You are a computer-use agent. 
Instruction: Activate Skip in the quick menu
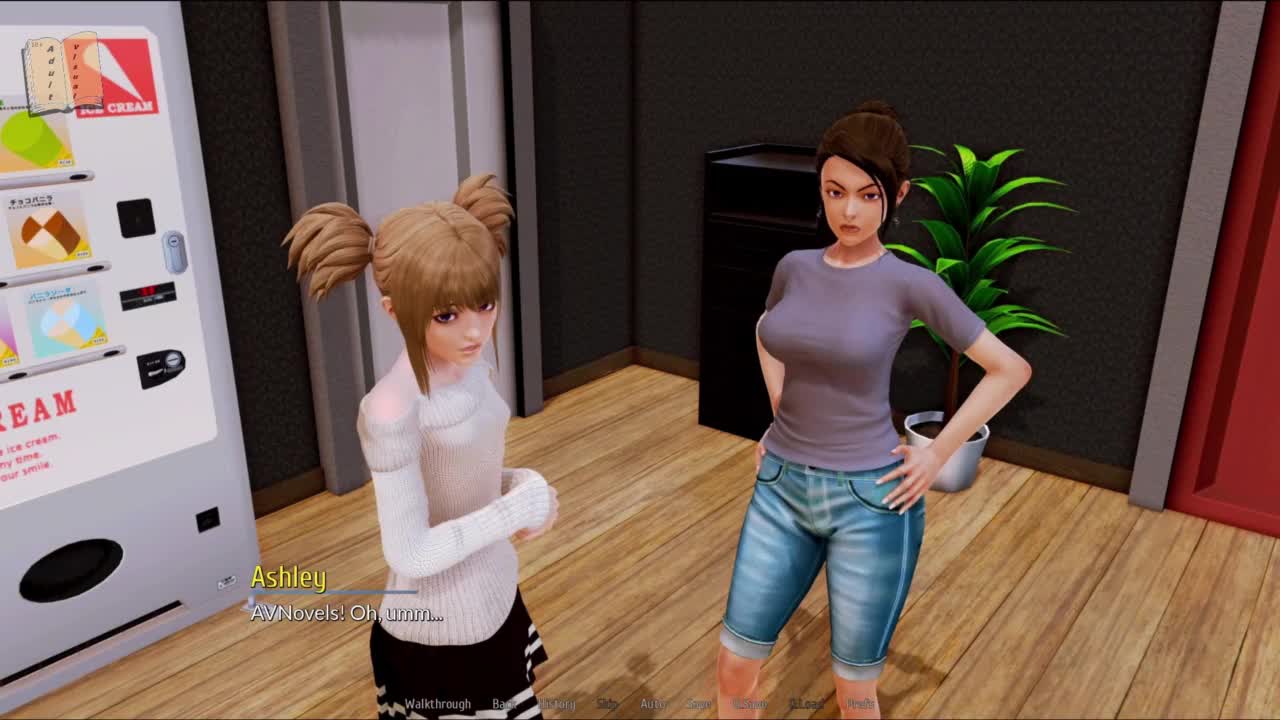[x=607, y=704]
